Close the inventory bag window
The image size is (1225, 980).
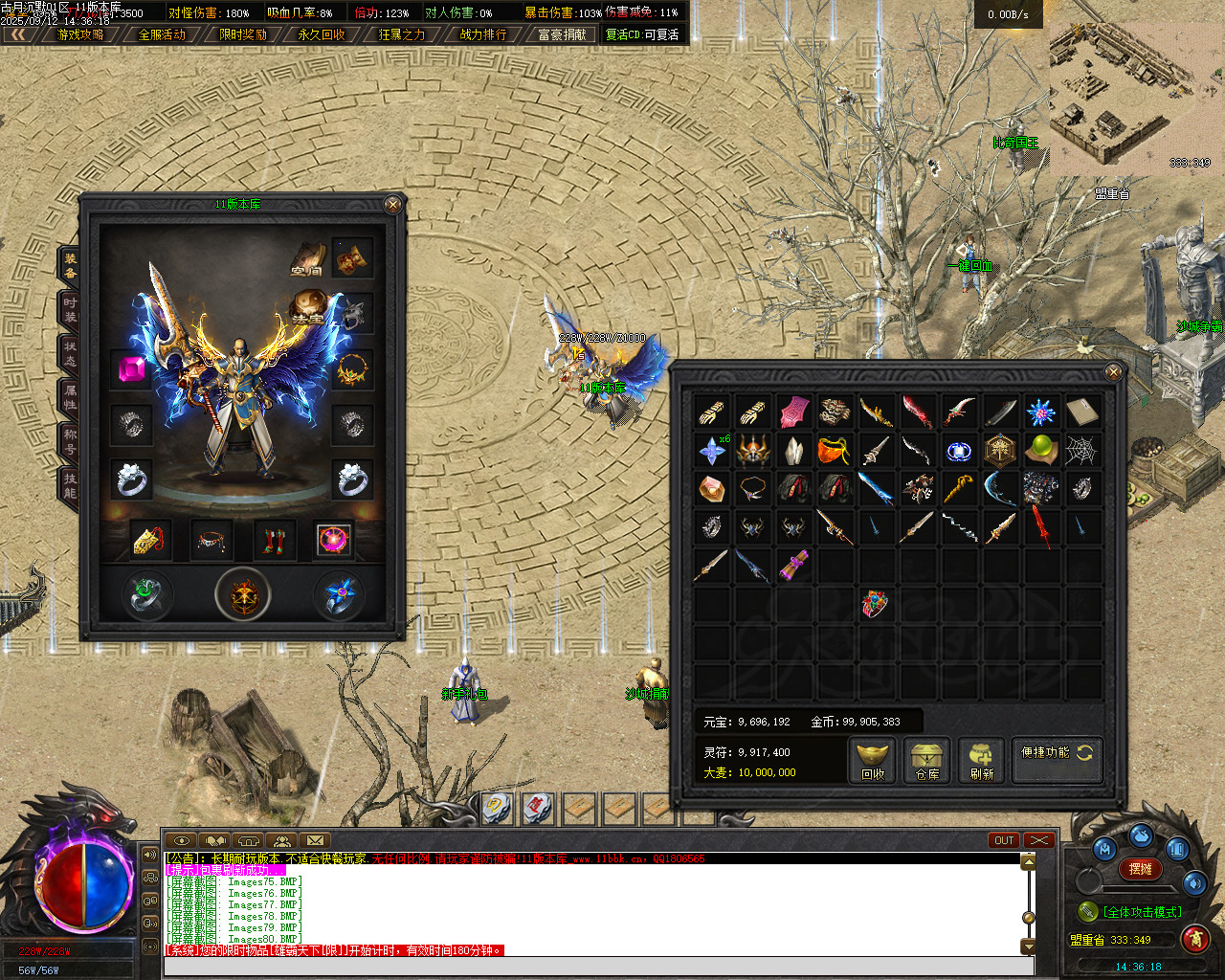pos(1113,372)
